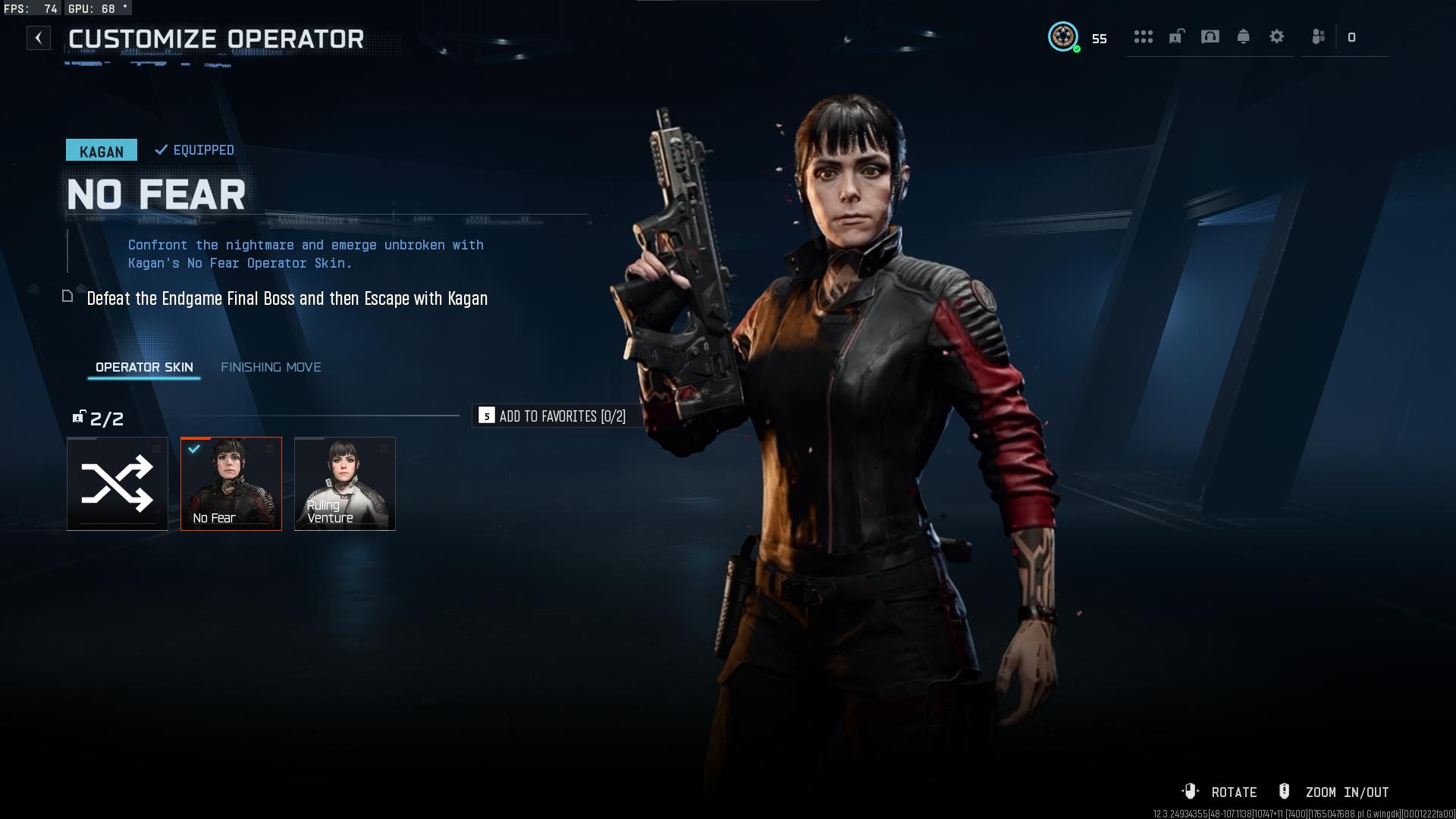Add this skin to favorites

coord(554,416)
